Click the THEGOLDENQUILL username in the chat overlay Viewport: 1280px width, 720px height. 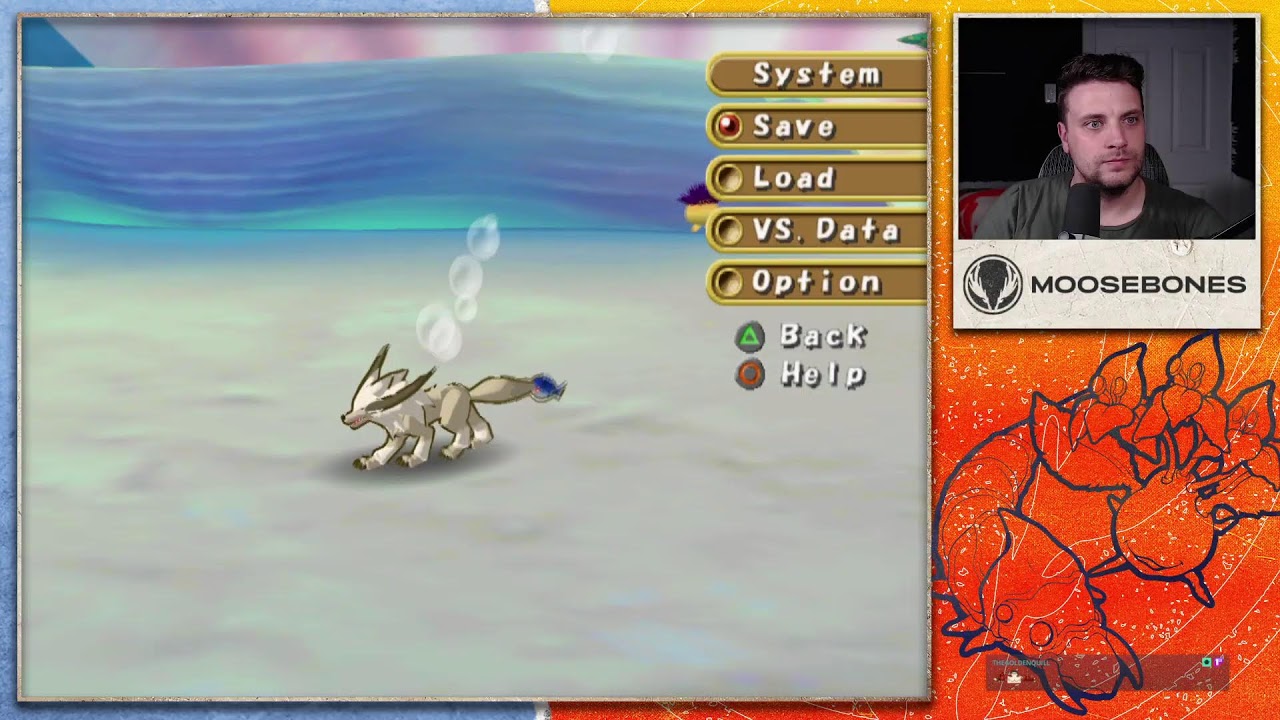point(1020,662)
